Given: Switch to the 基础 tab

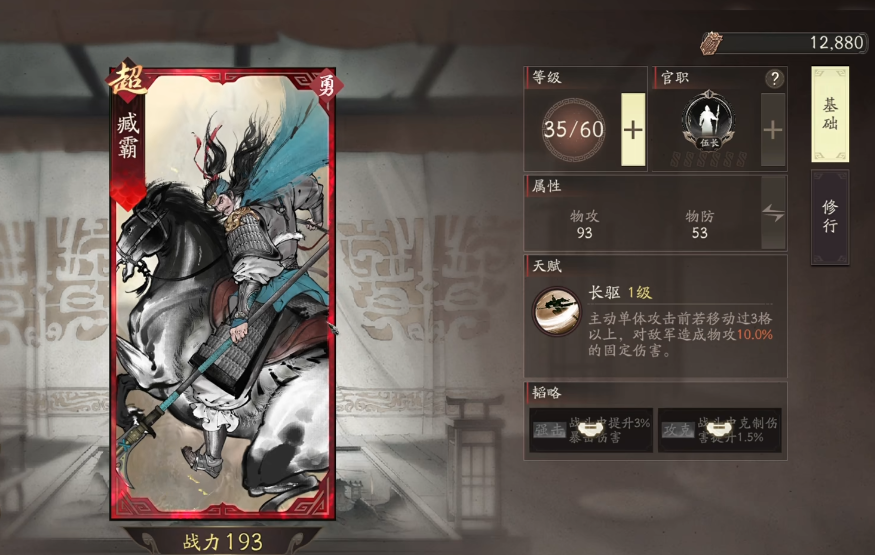Looking at the screenshot, I should tap(830, 115).
